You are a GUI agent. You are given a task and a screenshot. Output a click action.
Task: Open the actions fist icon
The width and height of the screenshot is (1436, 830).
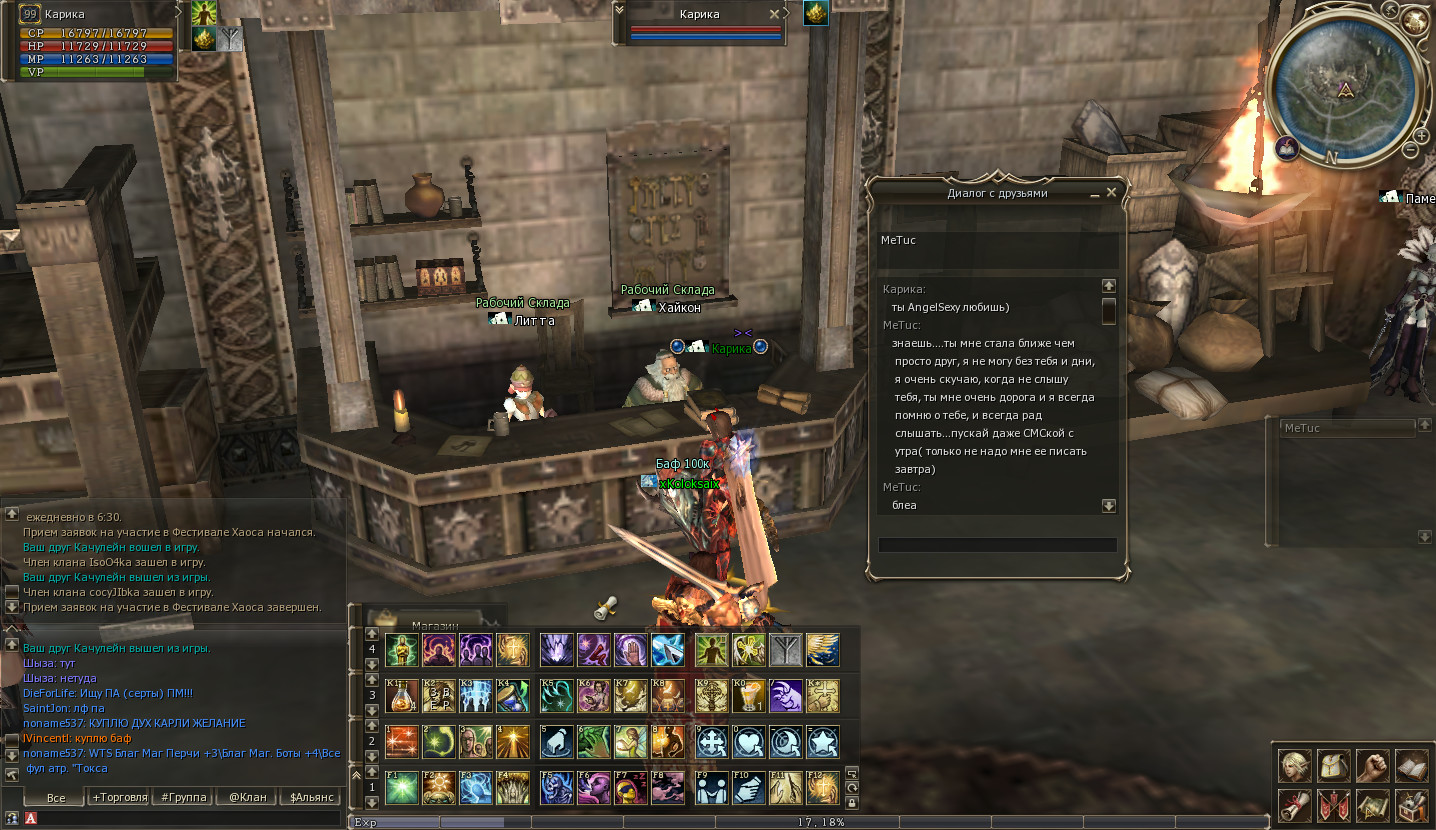(1372, 765)
